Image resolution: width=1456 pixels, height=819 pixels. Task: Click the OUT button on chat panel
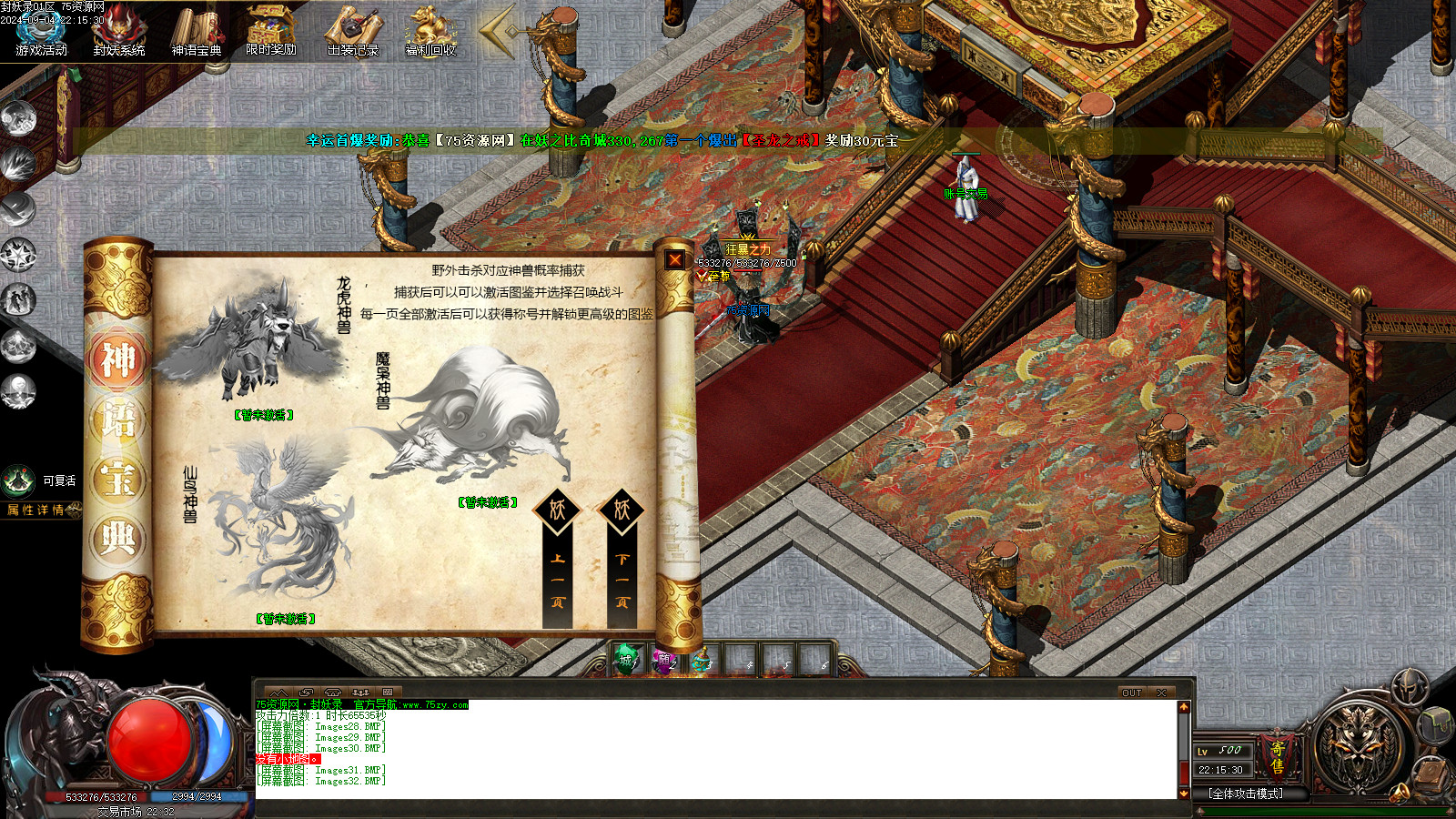(x=1131, y=693)
